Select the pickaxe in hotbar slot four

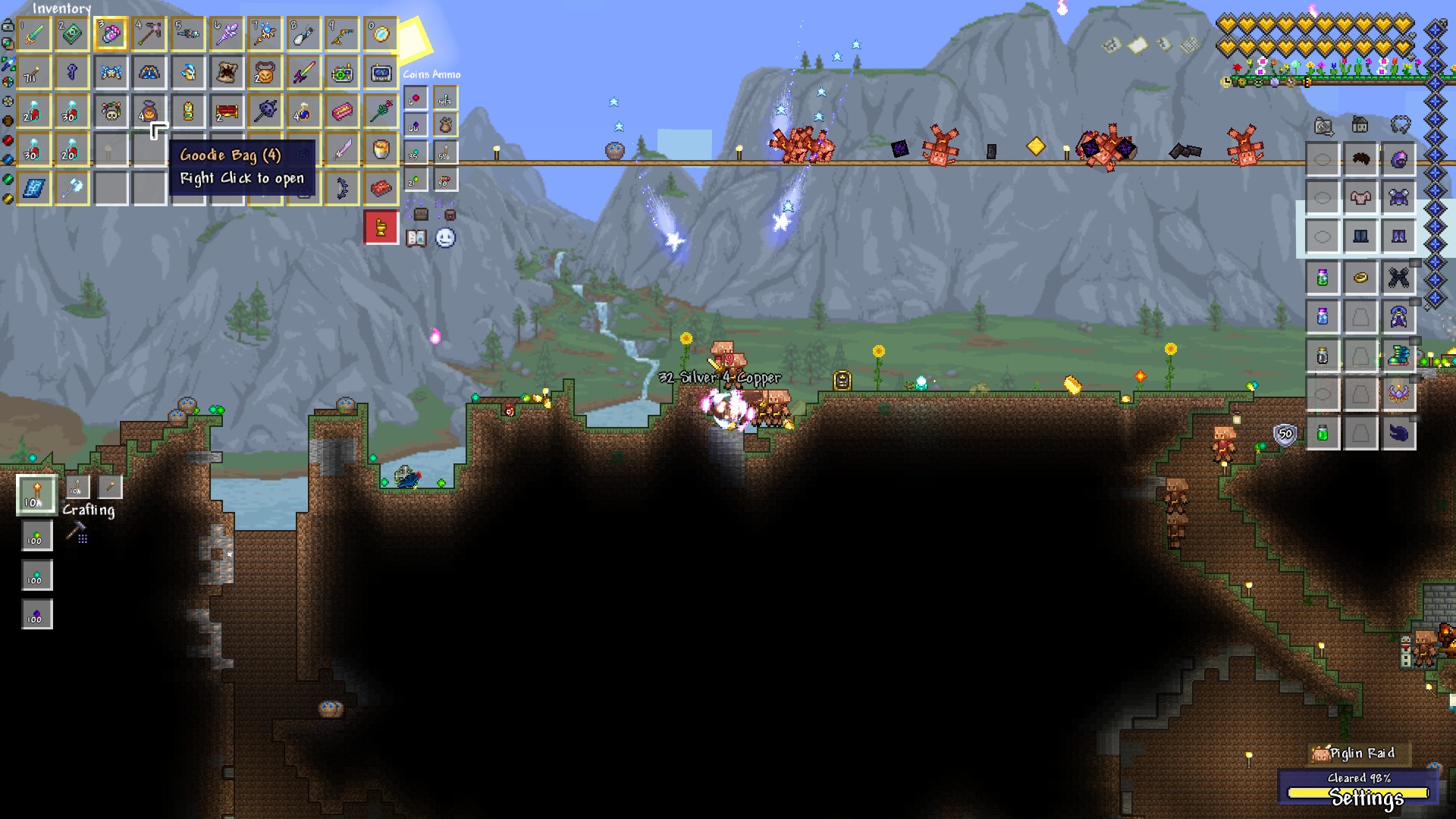(151, 33)
